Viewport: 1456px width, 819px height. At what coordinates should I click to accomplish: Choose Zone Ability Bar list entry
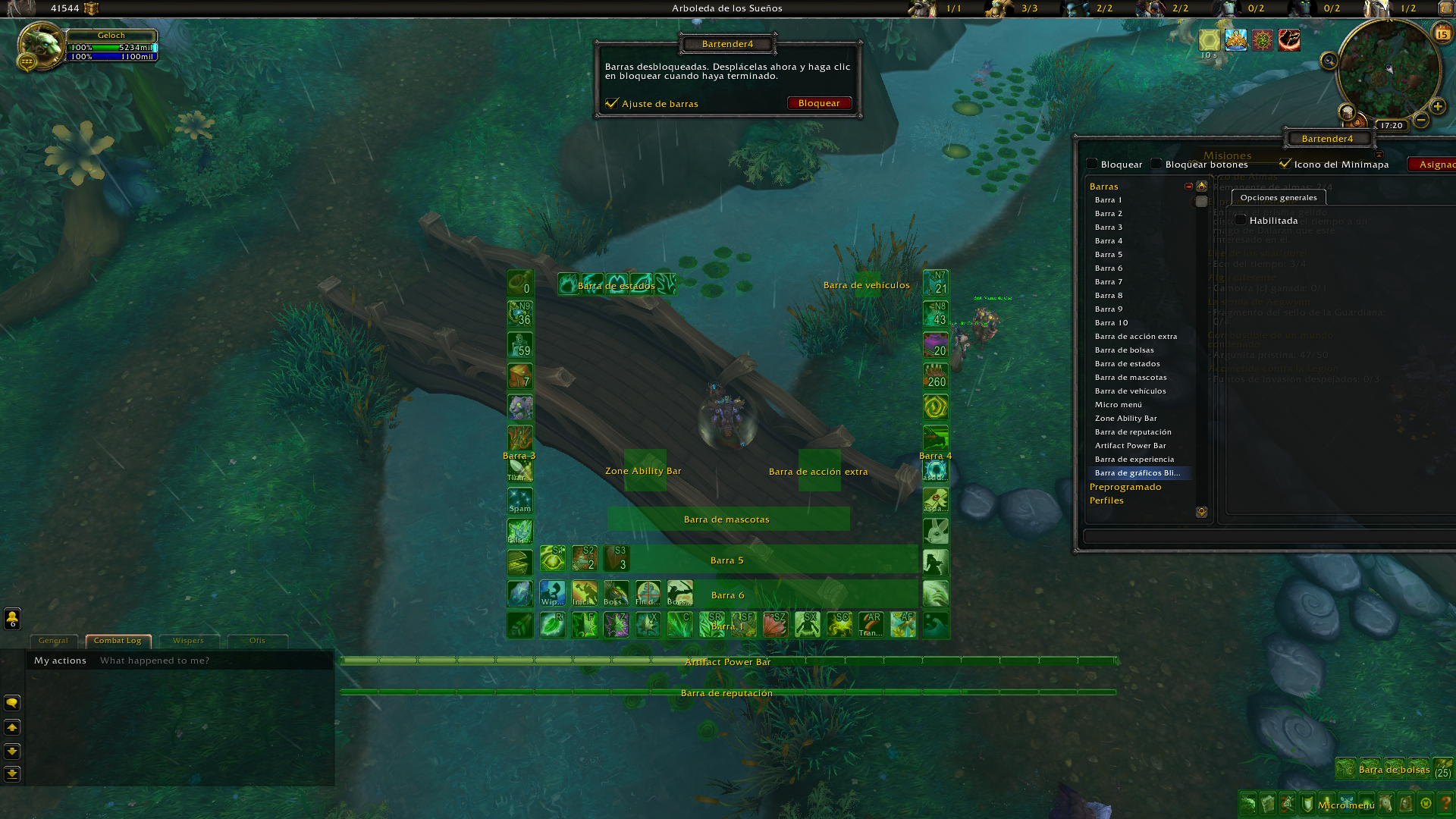click(x=1125, y=419)
